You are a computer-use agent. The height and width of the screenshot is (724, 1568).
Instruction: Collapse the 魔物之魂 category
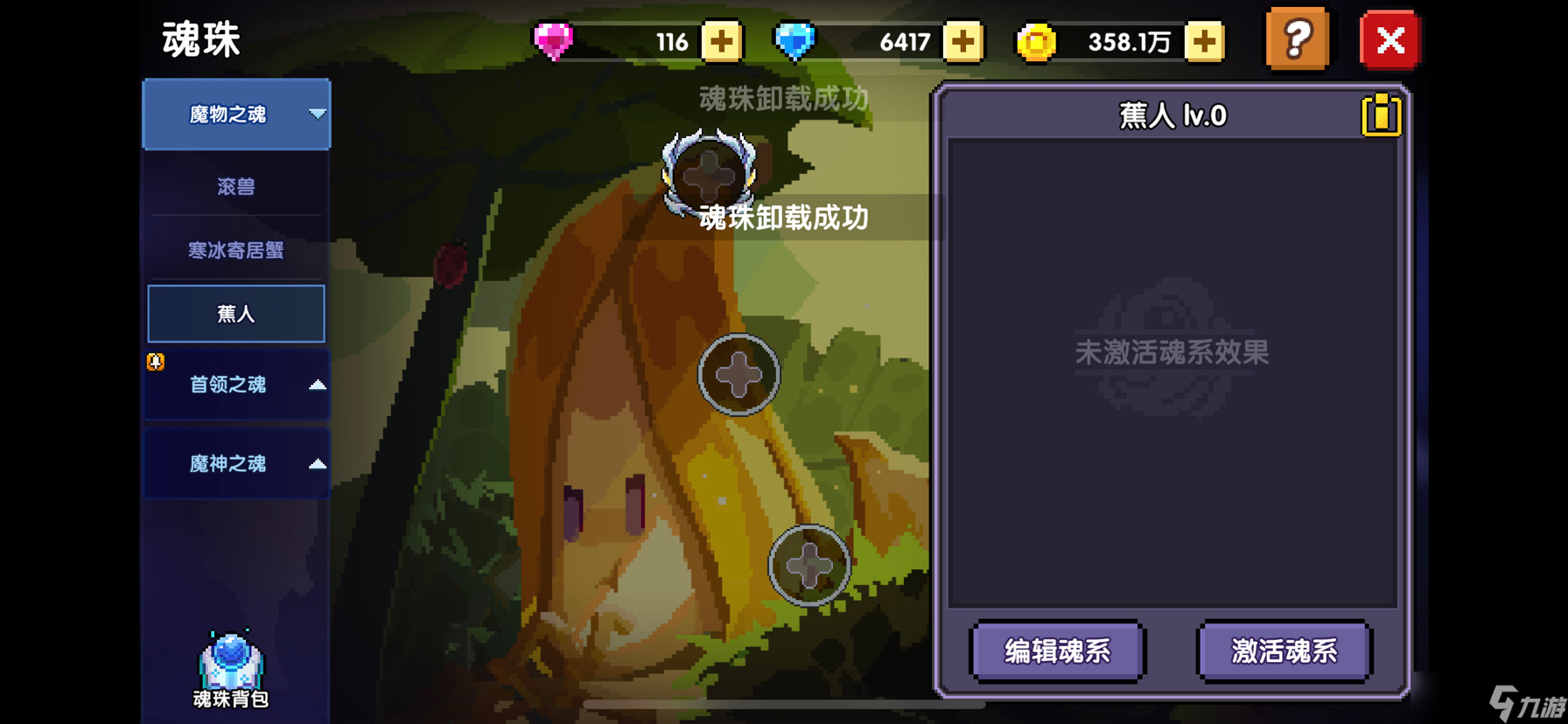(x=236, y=115)
